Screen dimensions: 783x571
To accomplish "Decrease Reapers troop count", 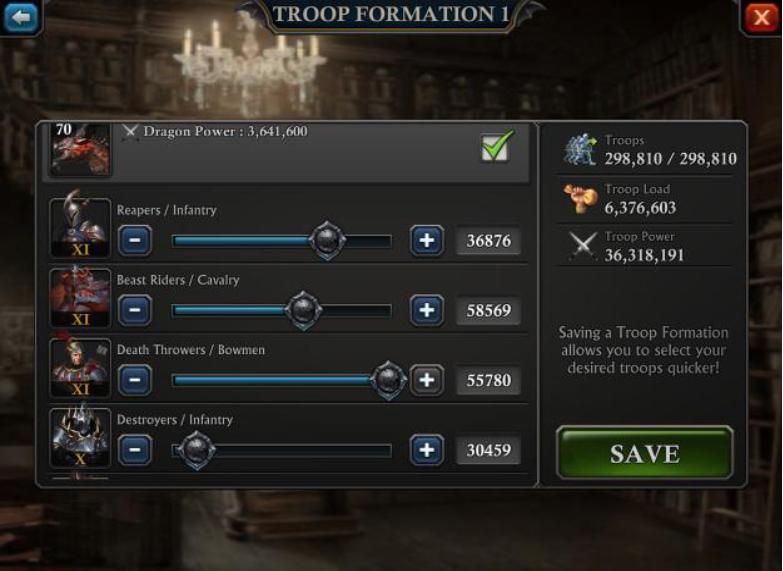I will coord(135,240).
